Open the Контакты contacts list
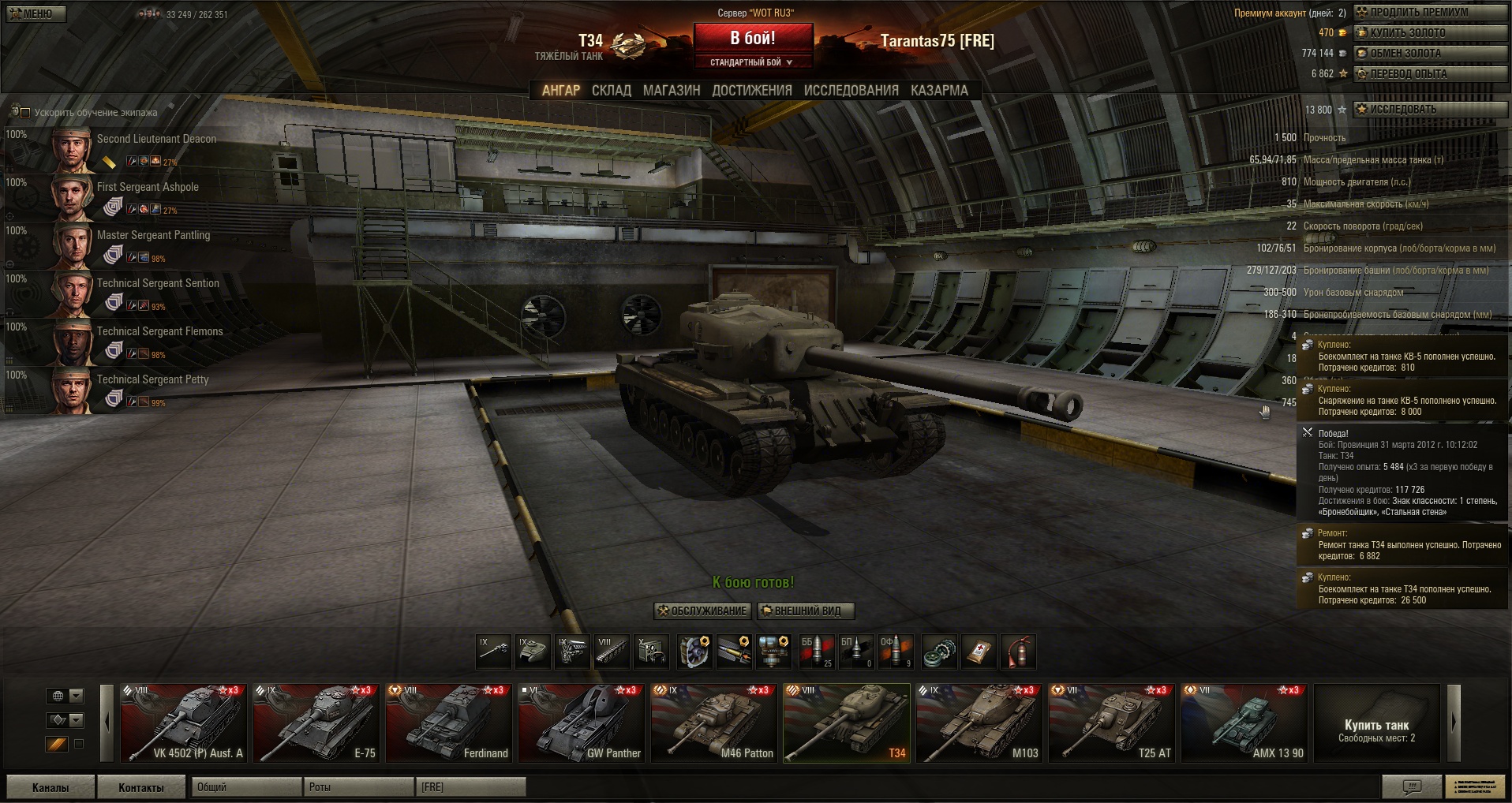This screenshot has height=803, width=1512. [x=141, y=787]
